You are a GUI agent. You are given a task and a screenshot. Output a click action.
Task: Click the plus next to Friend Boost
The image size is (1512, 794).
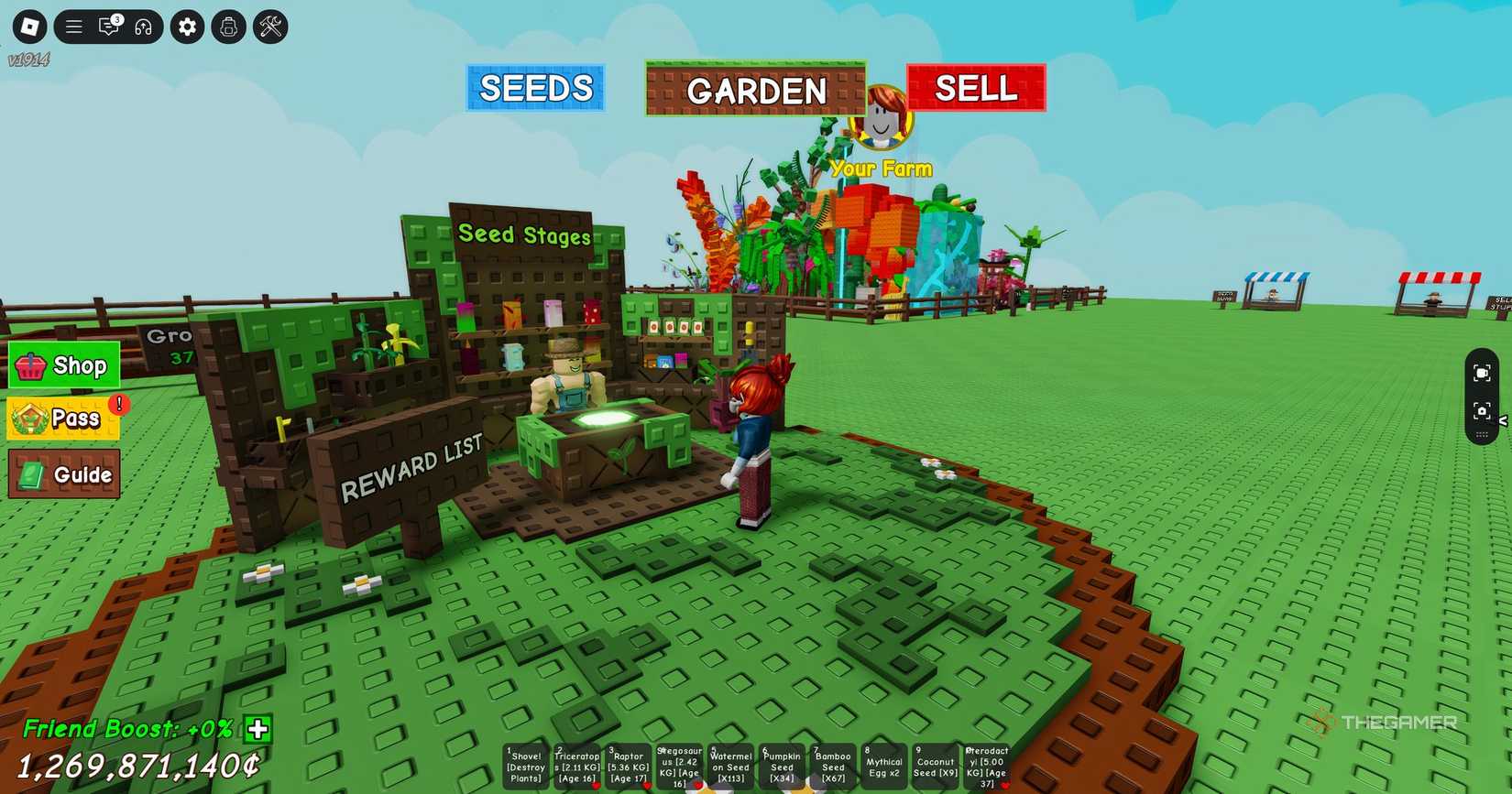click(x=256, y=730)
